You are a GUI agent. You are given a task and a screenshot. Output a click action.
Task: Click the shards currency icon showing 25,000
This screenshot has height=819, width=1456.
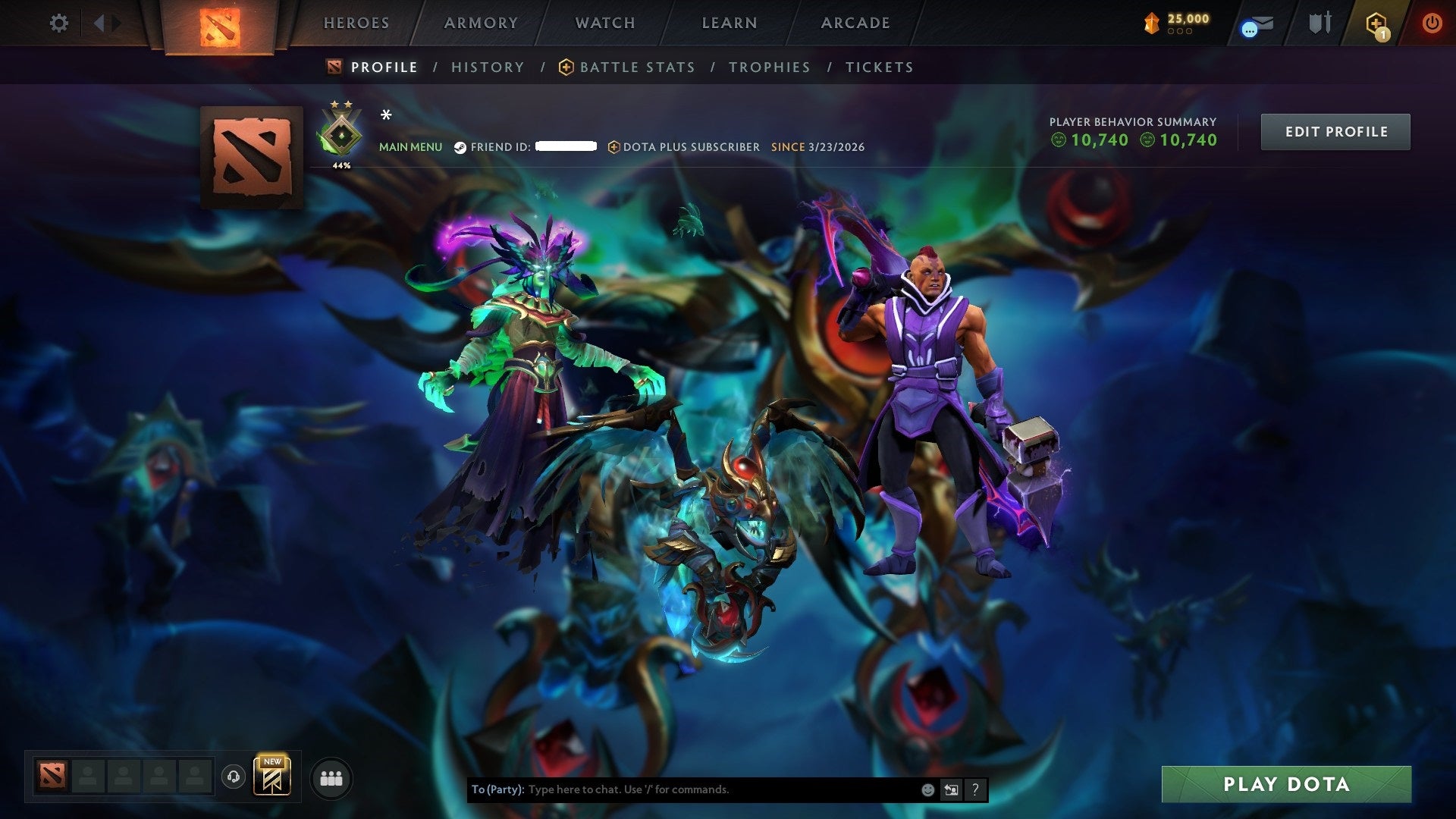(1150, 22)
